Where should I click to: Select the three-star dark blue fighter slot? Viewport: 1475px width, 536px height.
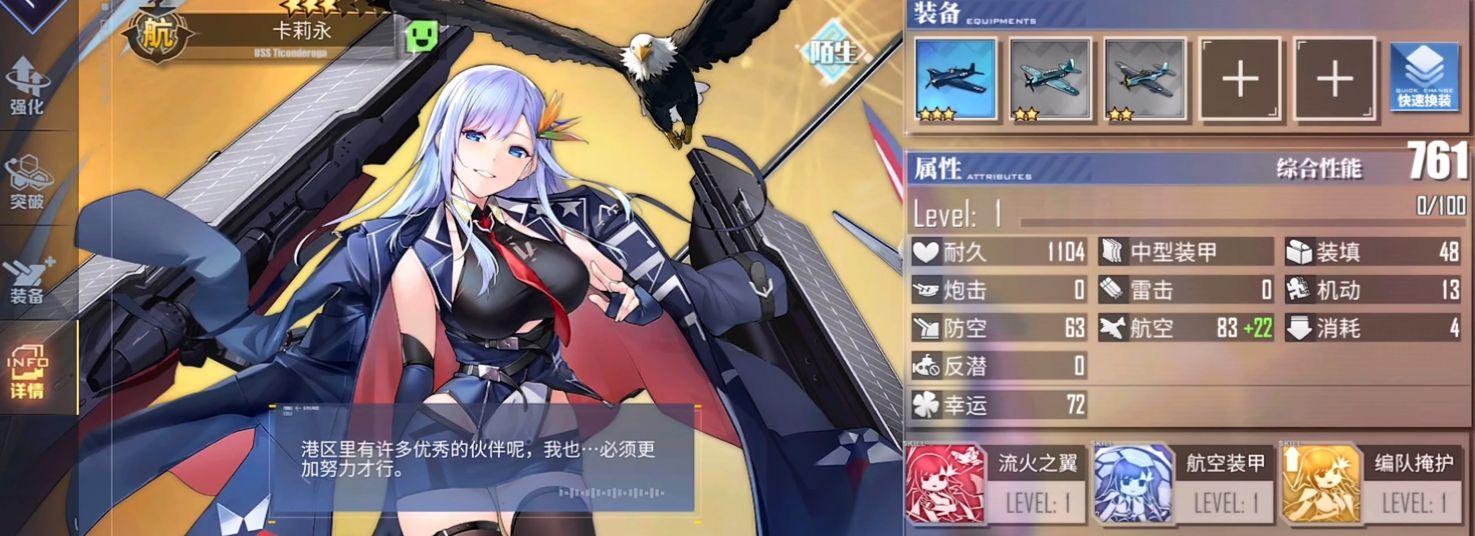coord(956,79)
